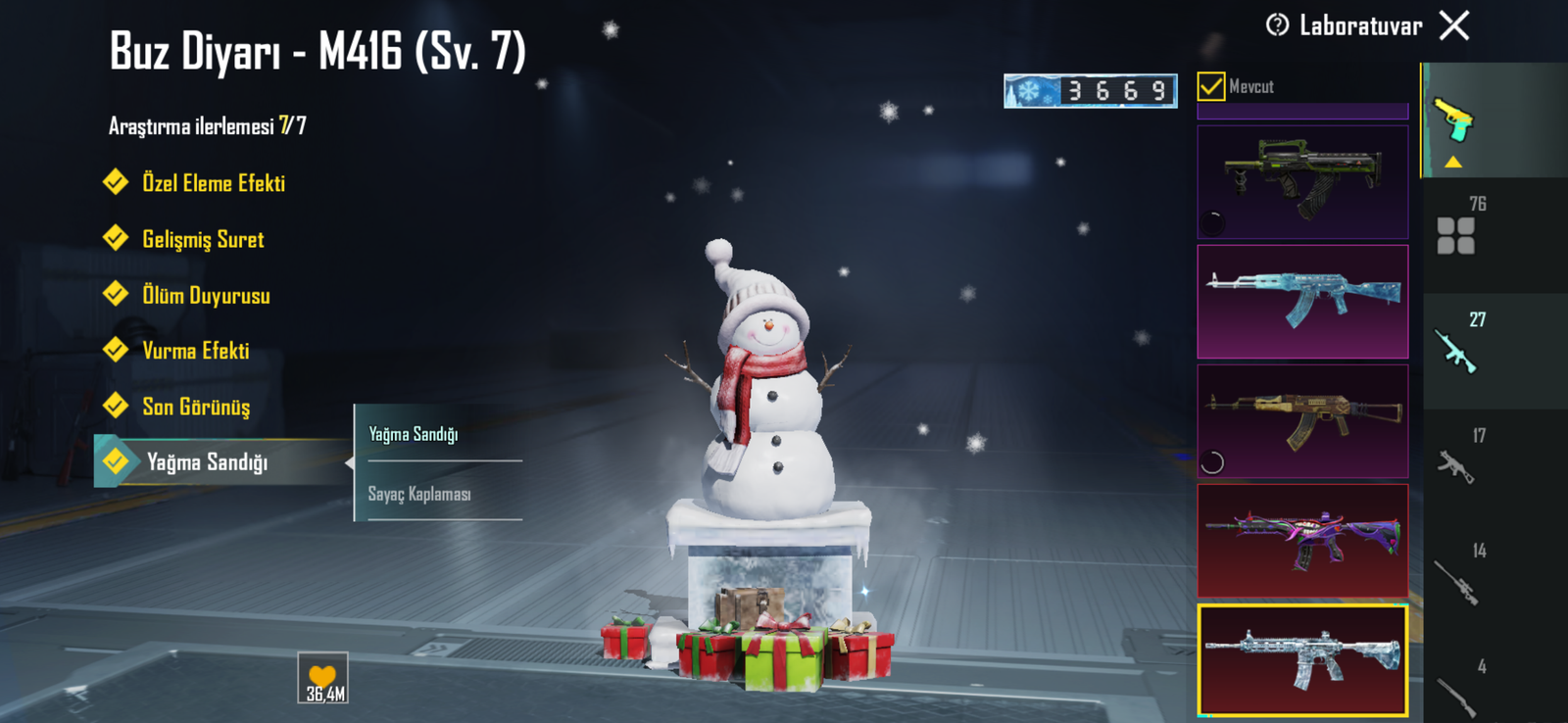Select Özel Eleme Efekti upgrade
The height and width of the screenshot is (723, 1568).
[x=213, y=183]
